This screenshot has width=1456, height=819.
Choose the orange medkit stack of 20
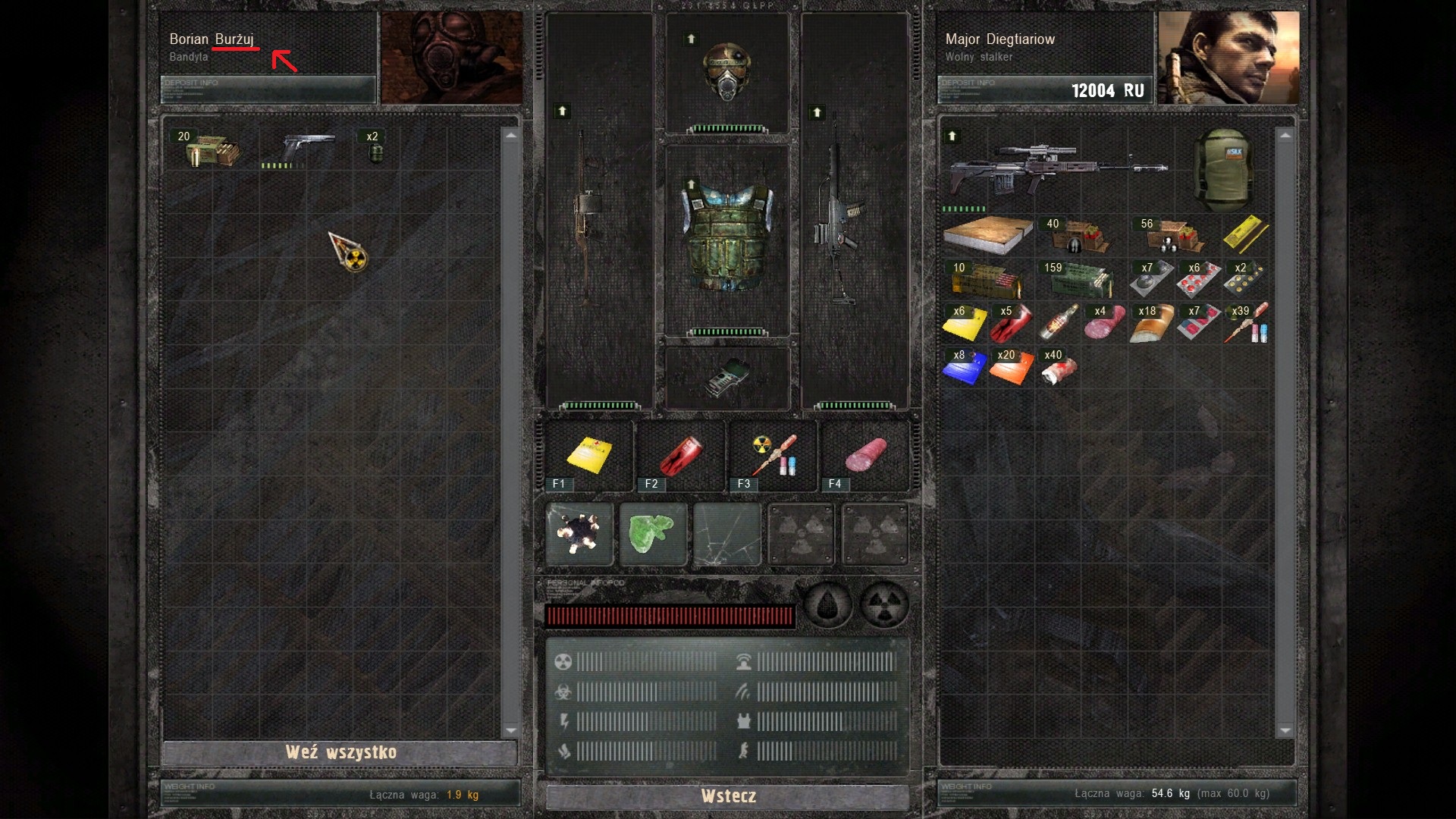point(1011,368)
